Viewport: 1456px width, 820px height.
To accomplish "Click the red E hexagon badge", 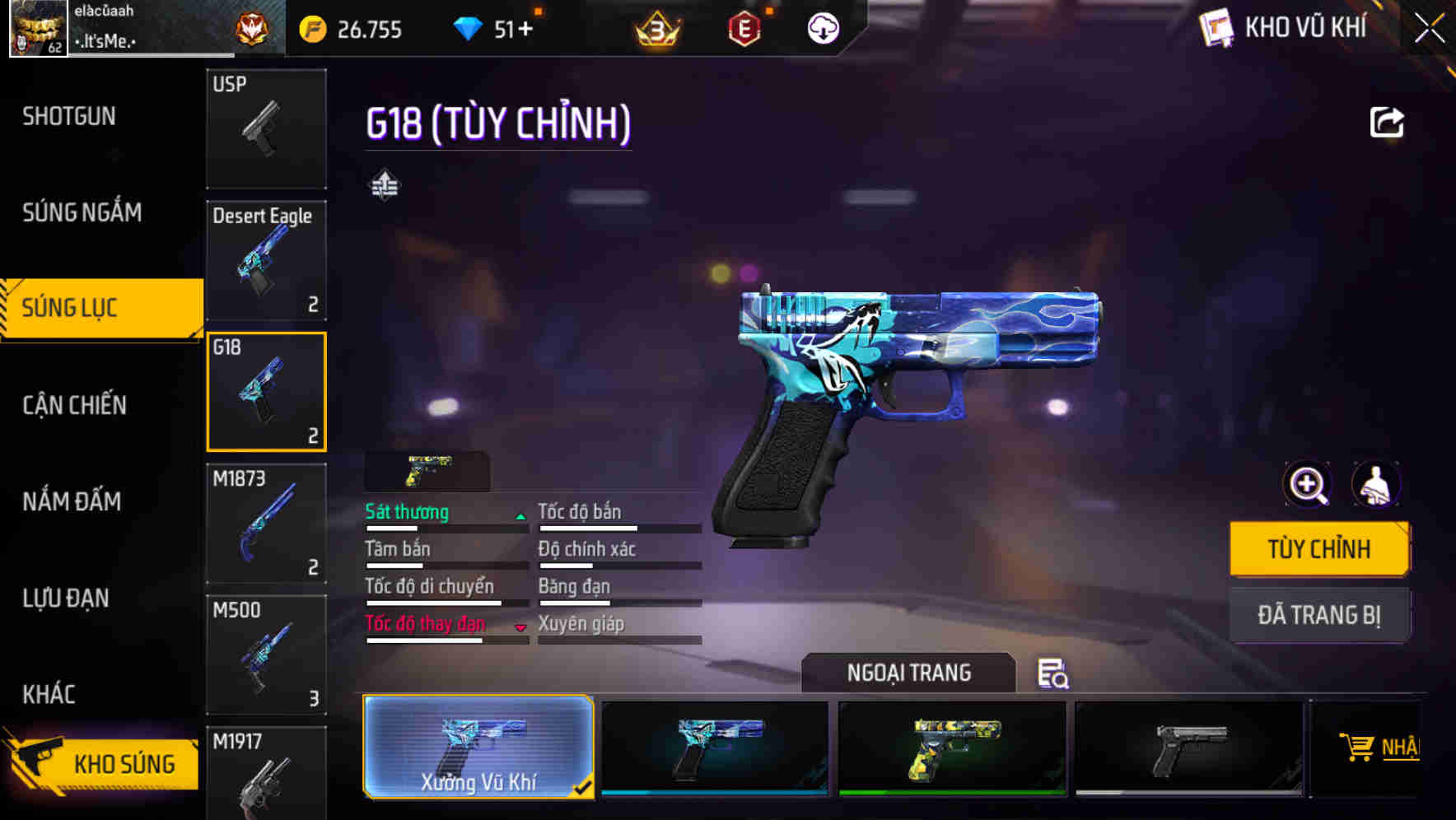I will click(x=743, y=29).
